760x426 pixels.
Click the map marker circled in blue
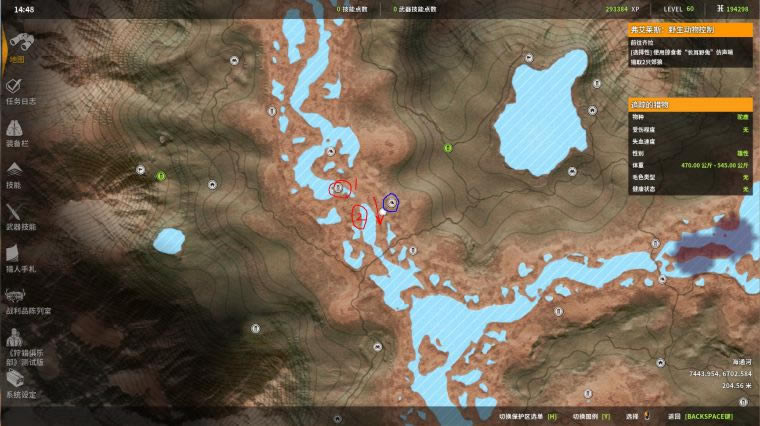pos(393,203)
